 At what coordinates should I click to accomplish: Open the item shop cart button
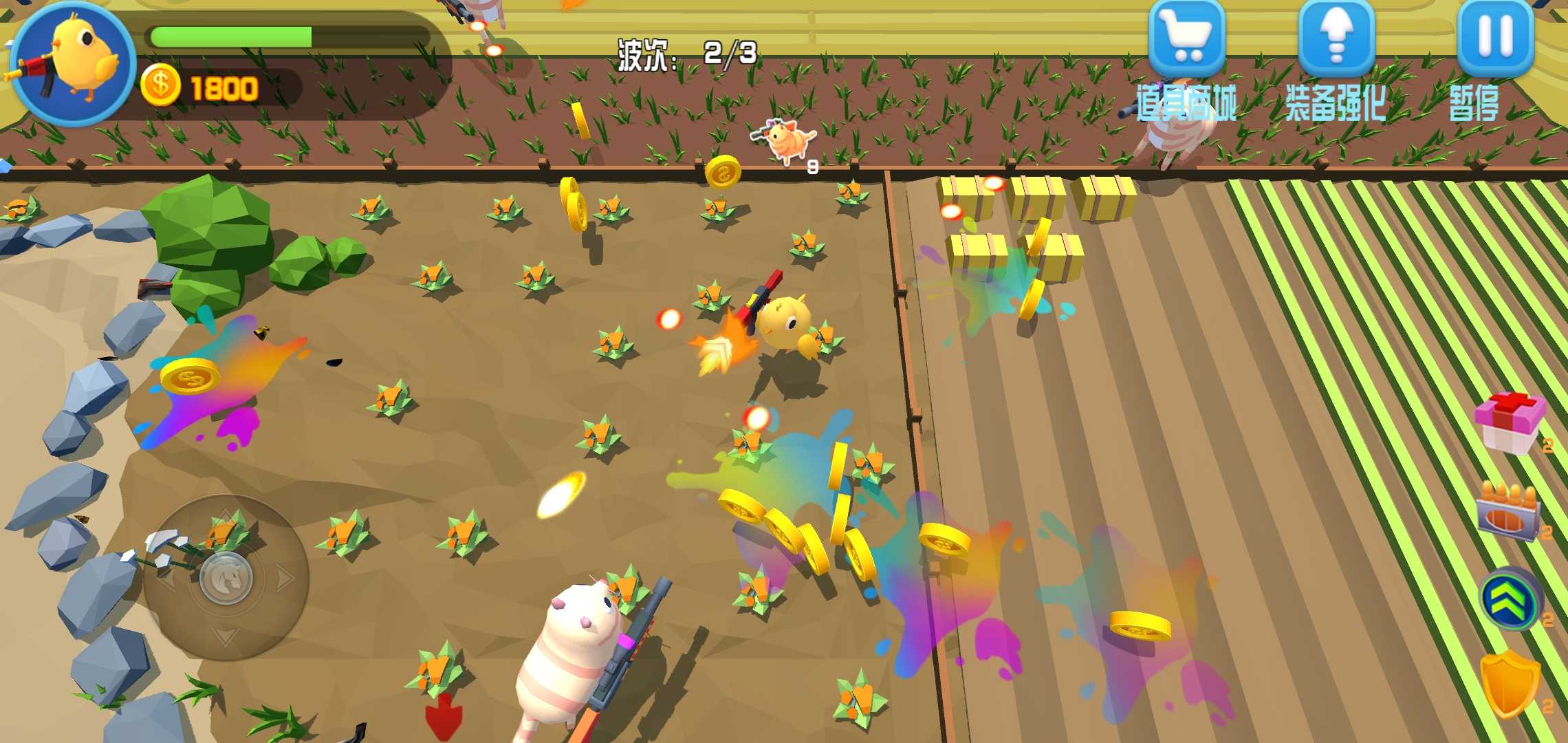pyautogui.click(x=1186, y=39)
